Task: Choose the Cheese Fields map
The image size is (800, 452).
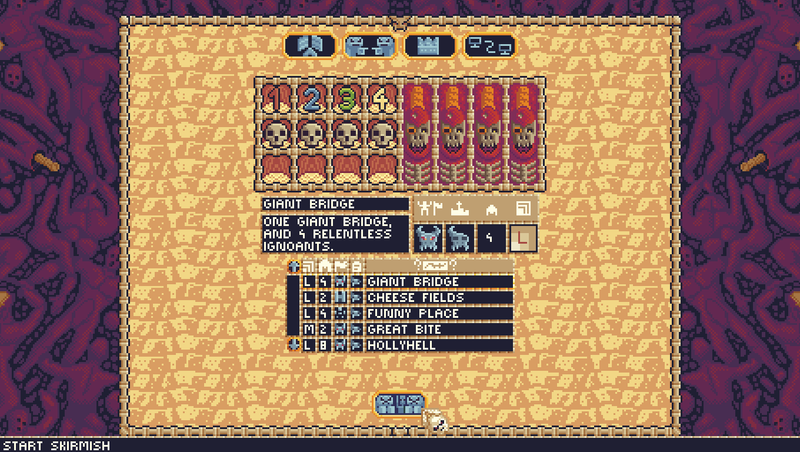Action: tap(438, 298)
